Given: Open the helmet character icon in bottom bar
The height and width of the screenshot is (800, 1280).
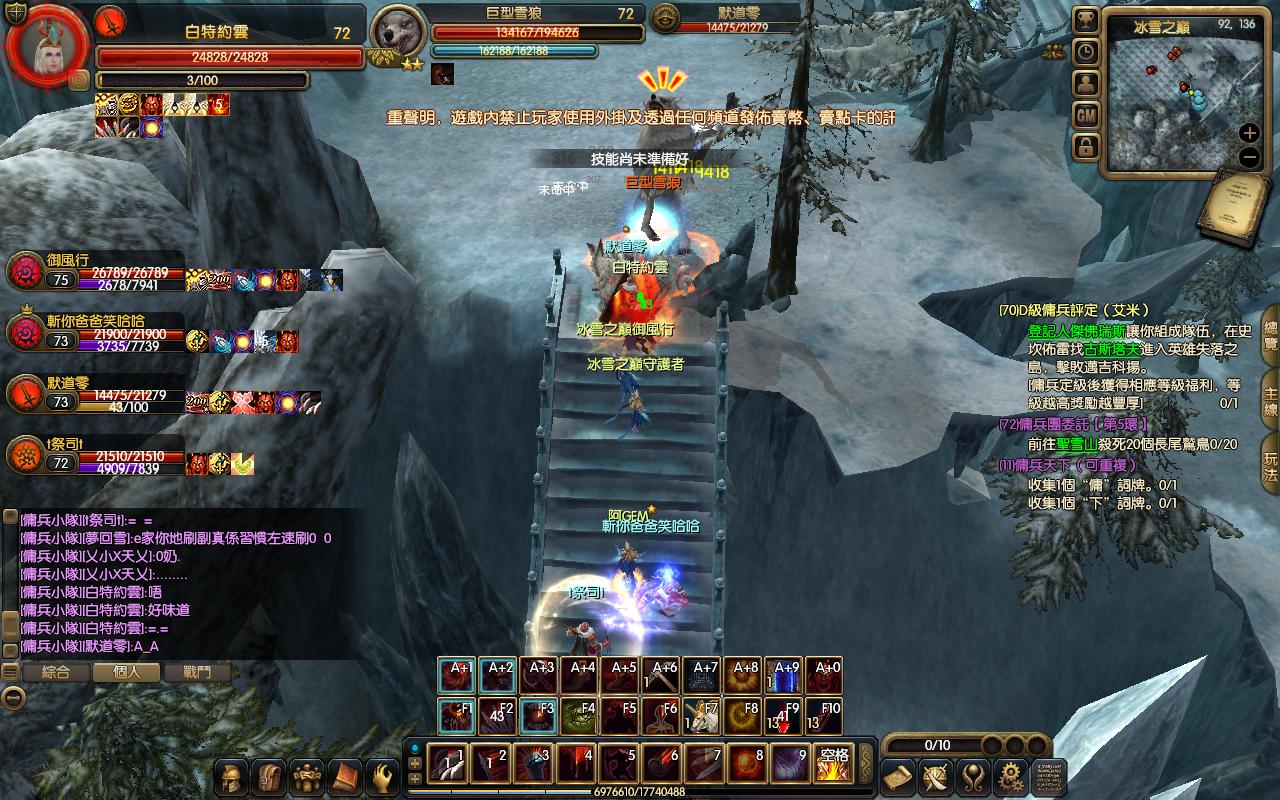Looking at the screenshot, I should pyautogui.click(x=233, y=776).
